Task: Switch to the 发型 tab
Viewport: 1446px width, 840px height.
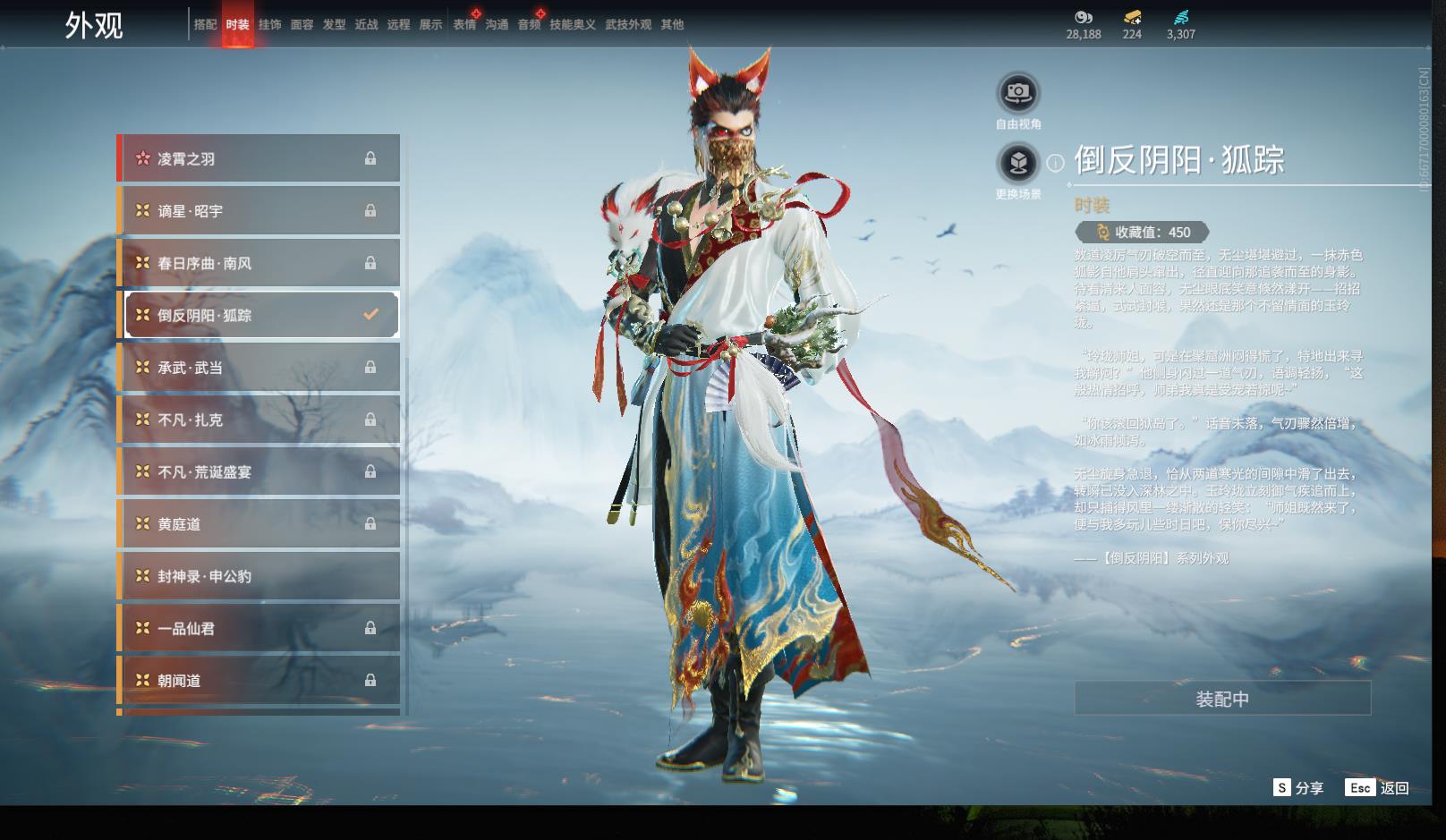Action: [334, 25]
